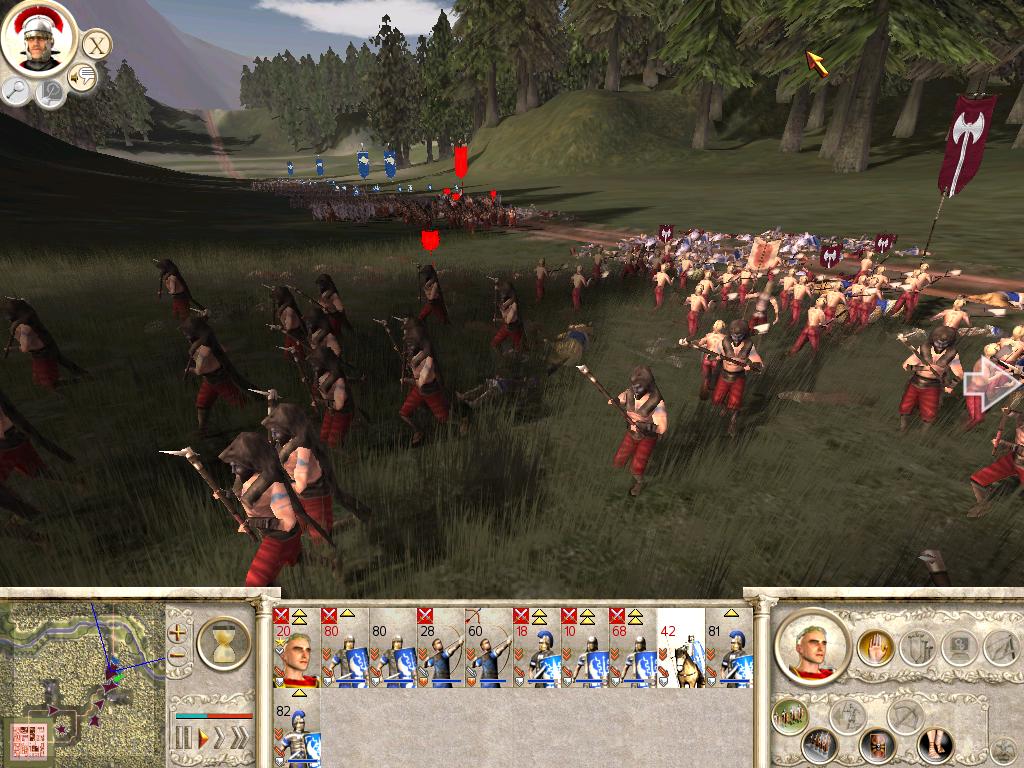Image resolution: width=1024 pixels, height=768 pixels.
Task: Click the hourglass button
Action: pyautogui.click(x=223, y=642)
